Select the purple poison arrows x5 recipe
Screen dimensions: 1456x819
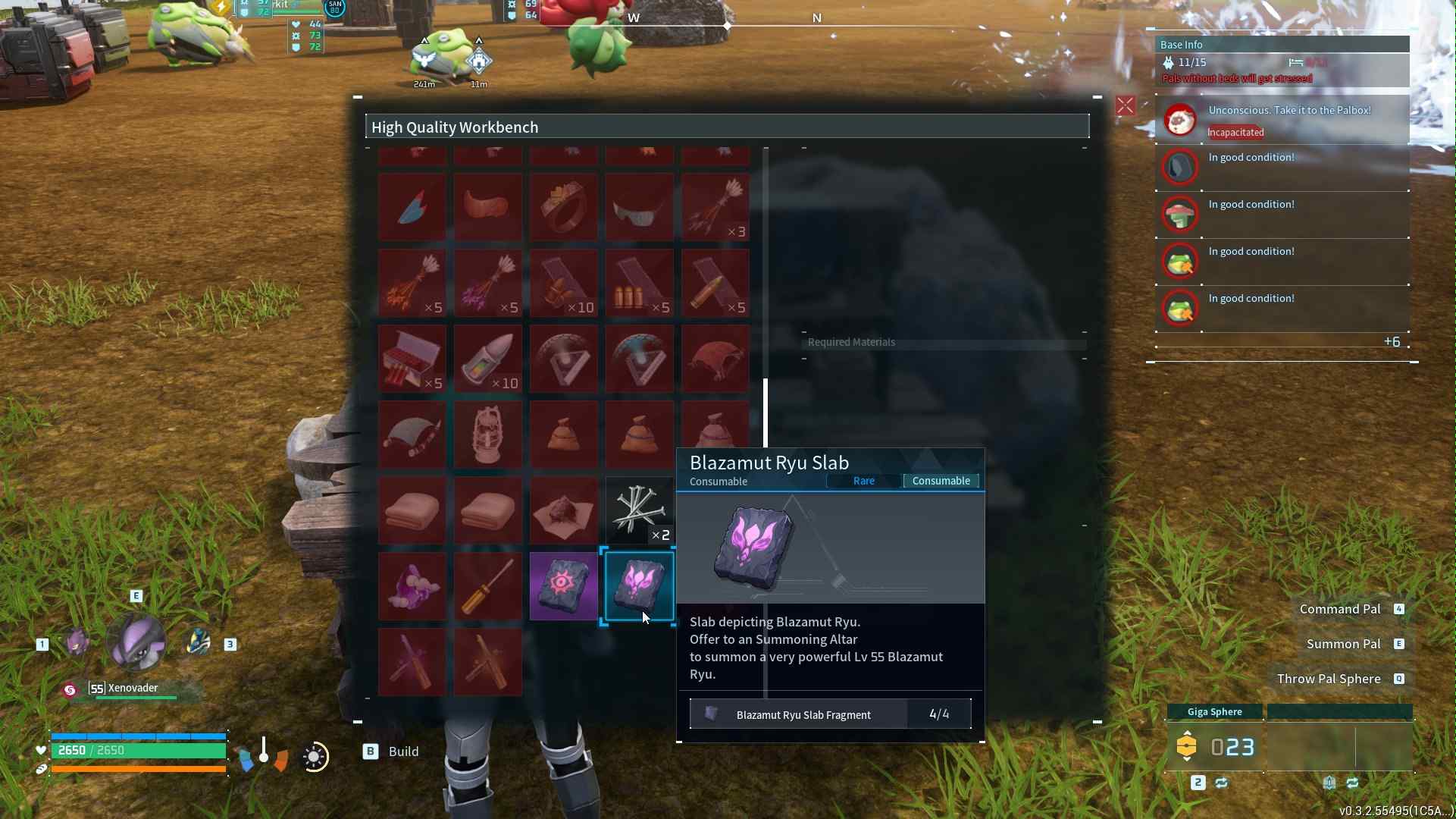click(487, 283)
